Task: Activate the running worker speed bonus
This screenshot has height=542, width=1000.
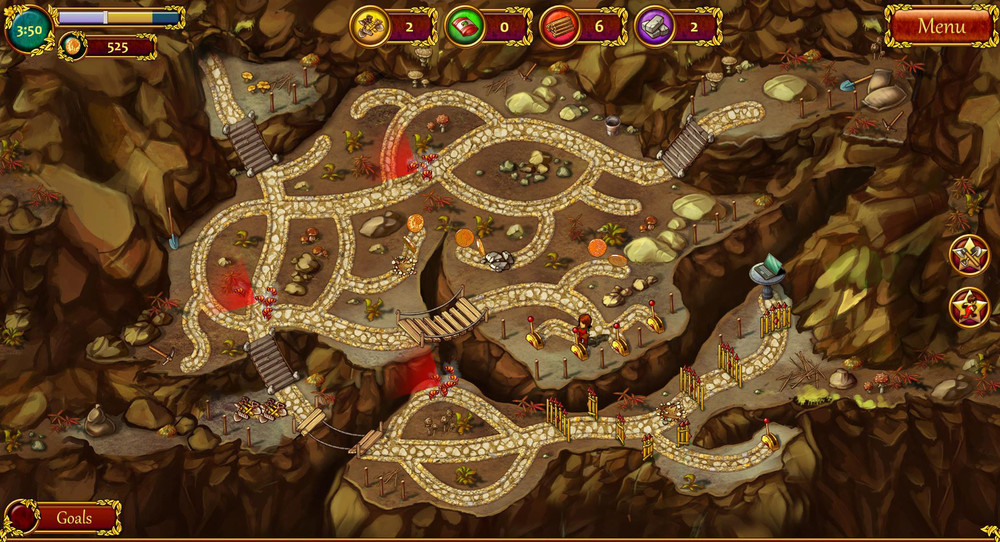Action: coord(968,307)
